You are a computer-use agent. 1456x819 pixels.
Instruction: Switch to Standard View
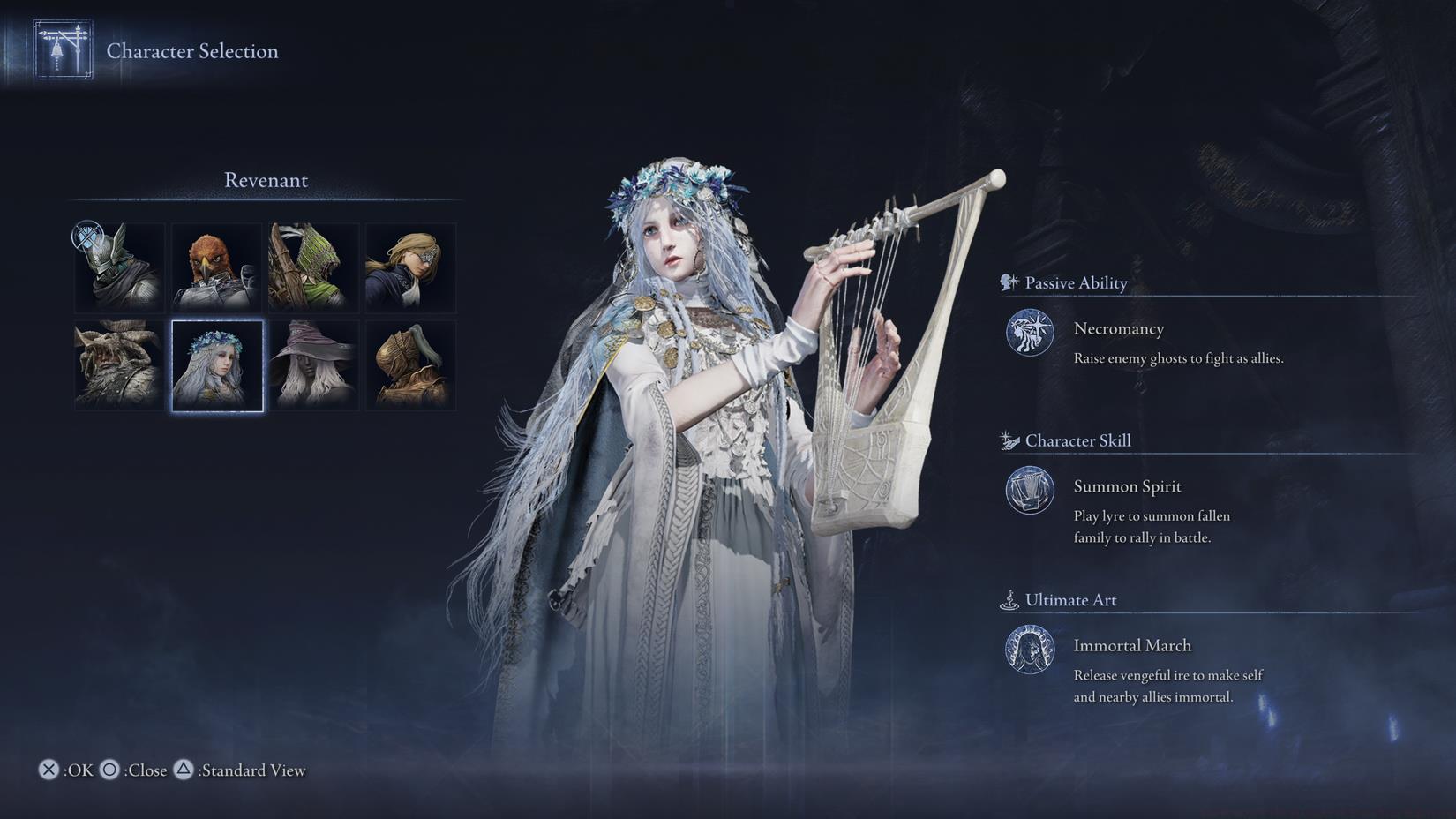pyautogui.click(x=184, y=770)
